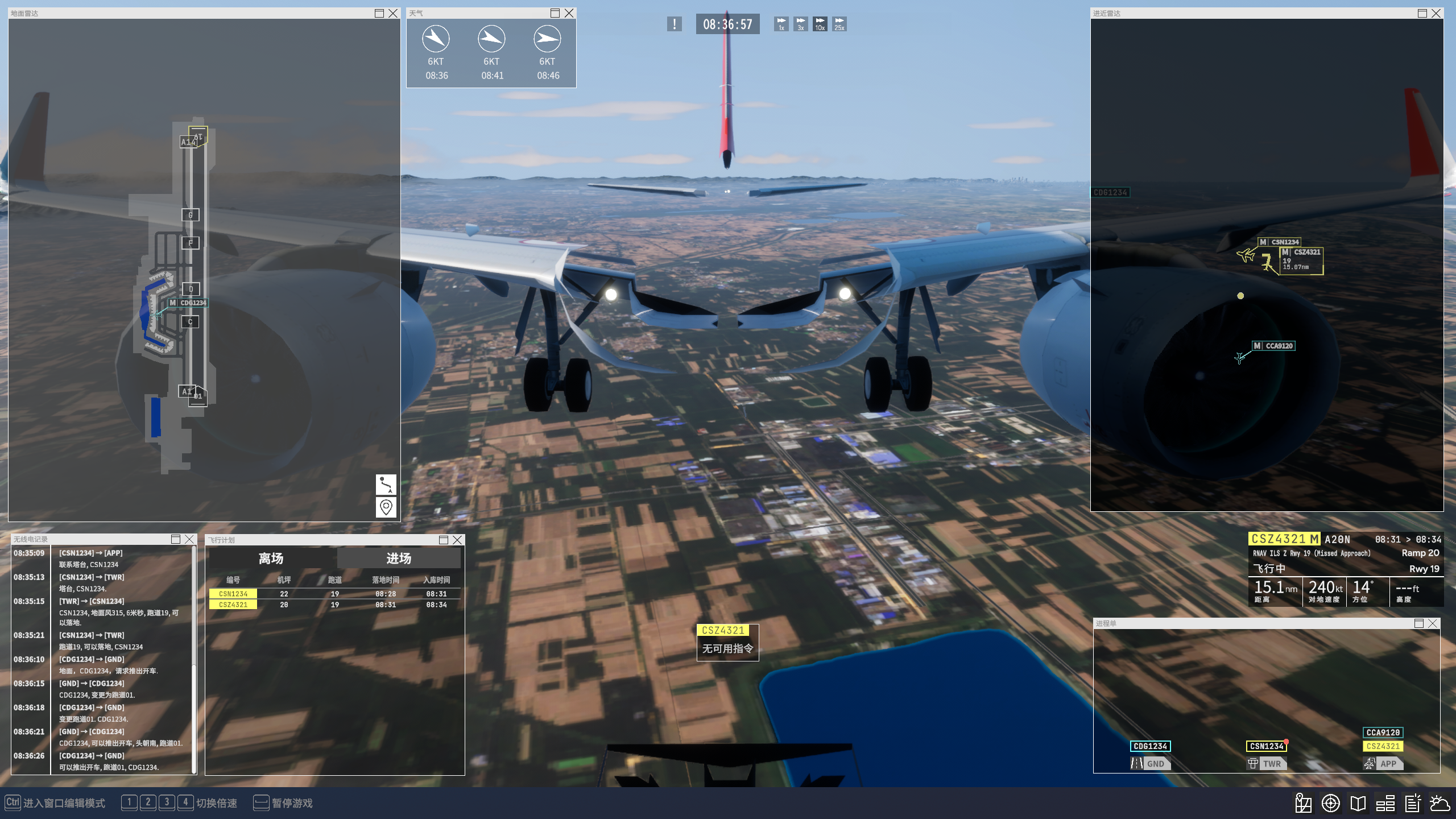Close the approach radar window

(x=1436, y=13)
